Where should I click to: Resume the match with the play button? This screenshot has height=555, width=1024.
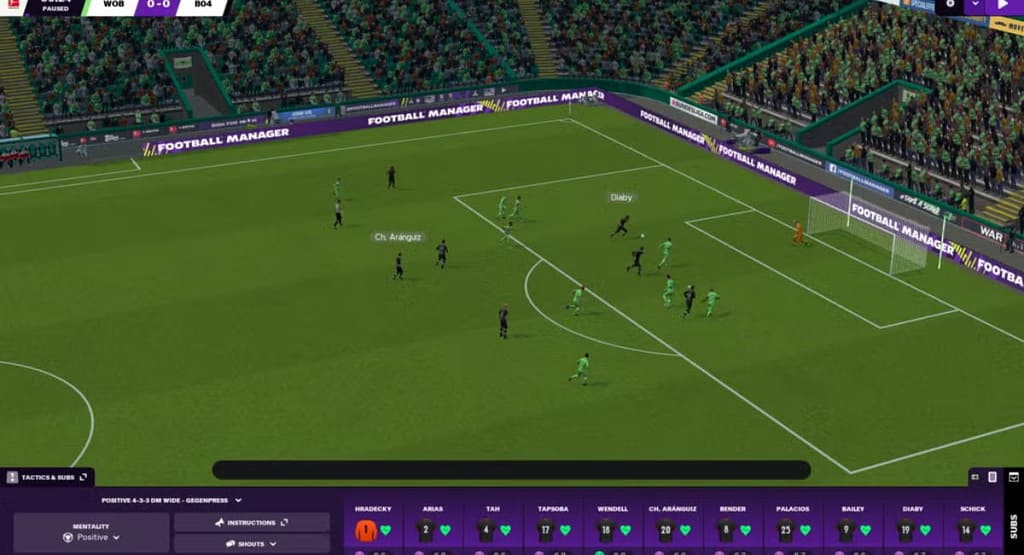1003,5
